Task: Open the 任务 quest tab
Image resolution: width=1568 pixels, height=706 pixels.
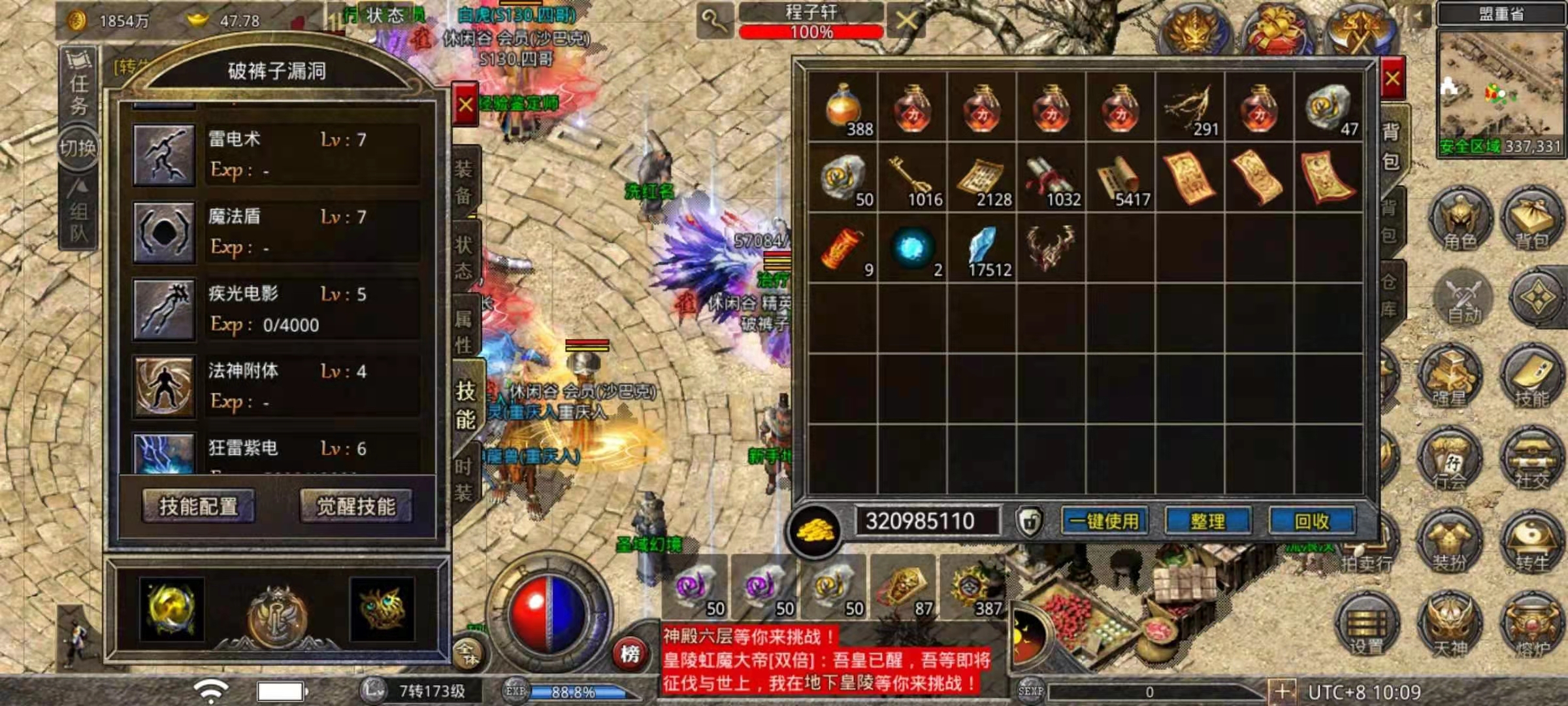Action: (x=79, y=85)
